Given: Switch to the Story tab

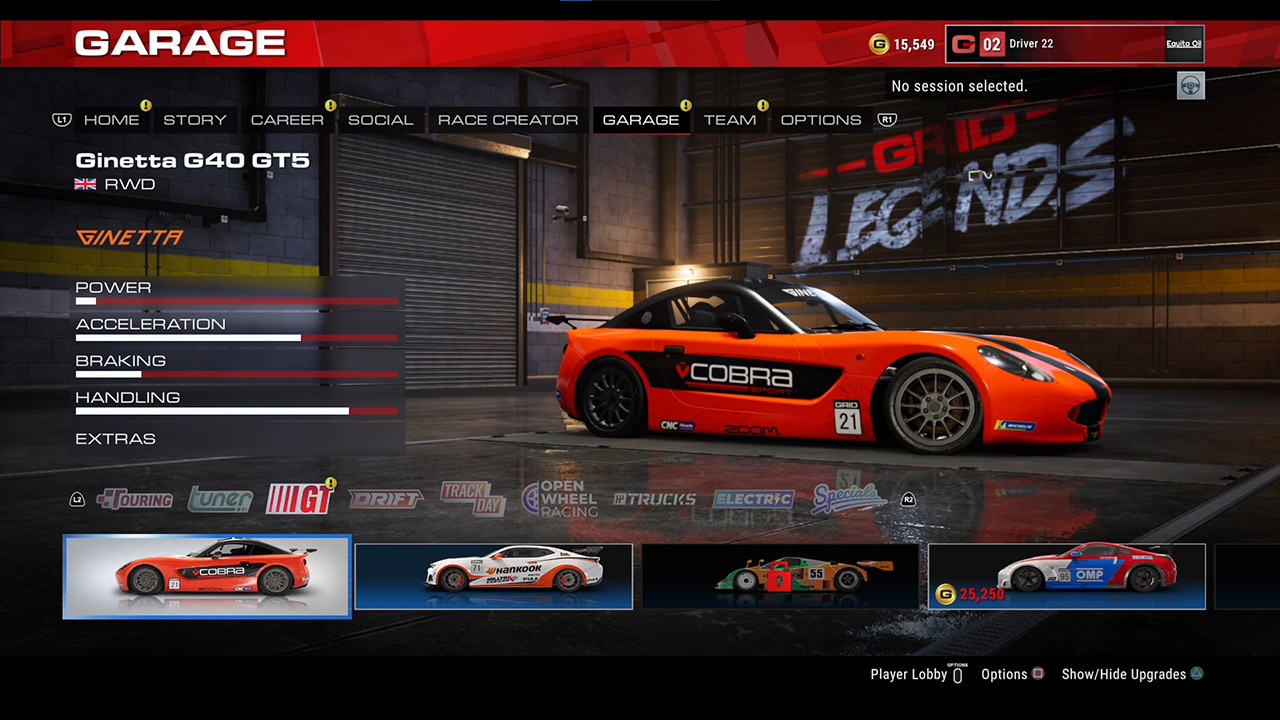Looking at the screenshot, I should [195, 120].
